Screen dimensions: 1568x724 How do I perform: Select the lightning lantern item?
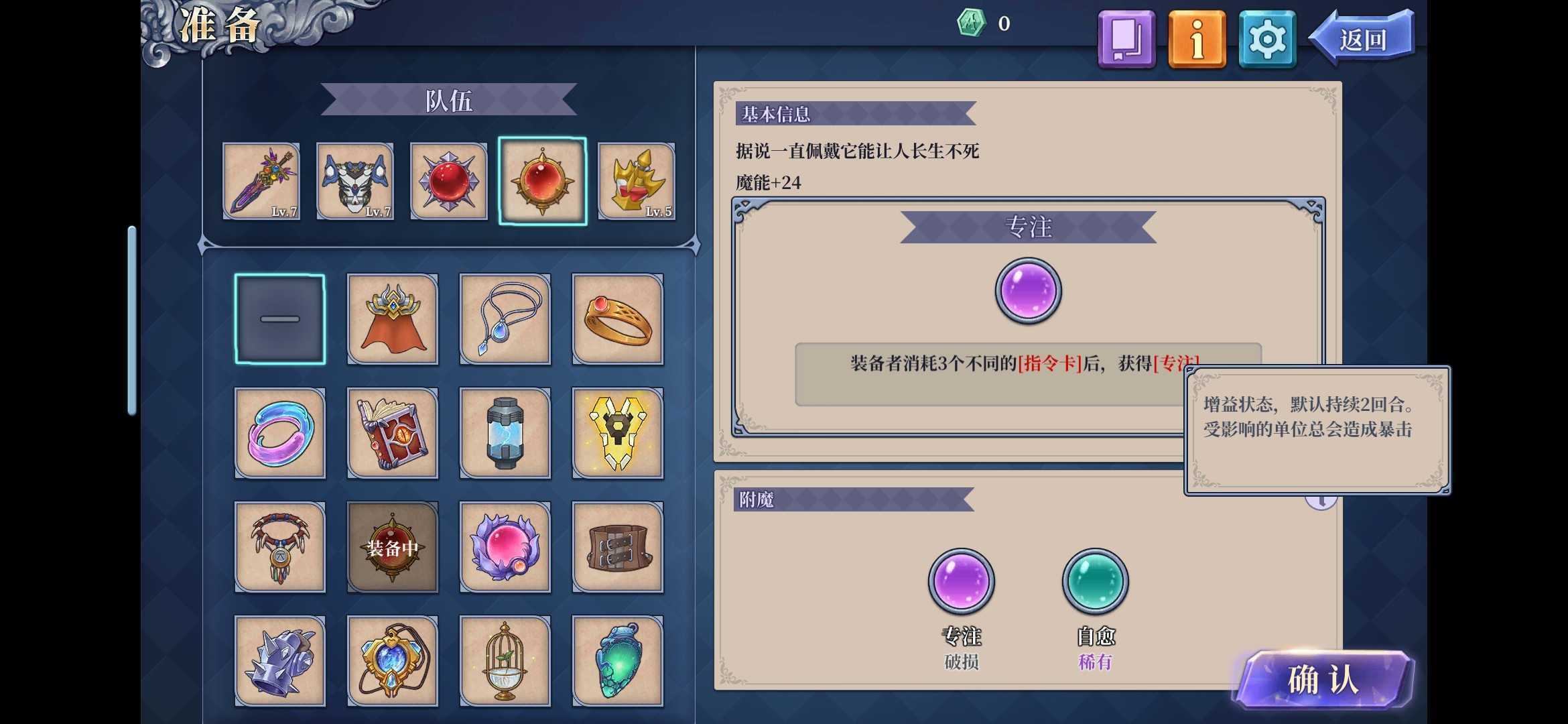coord(505,432)
